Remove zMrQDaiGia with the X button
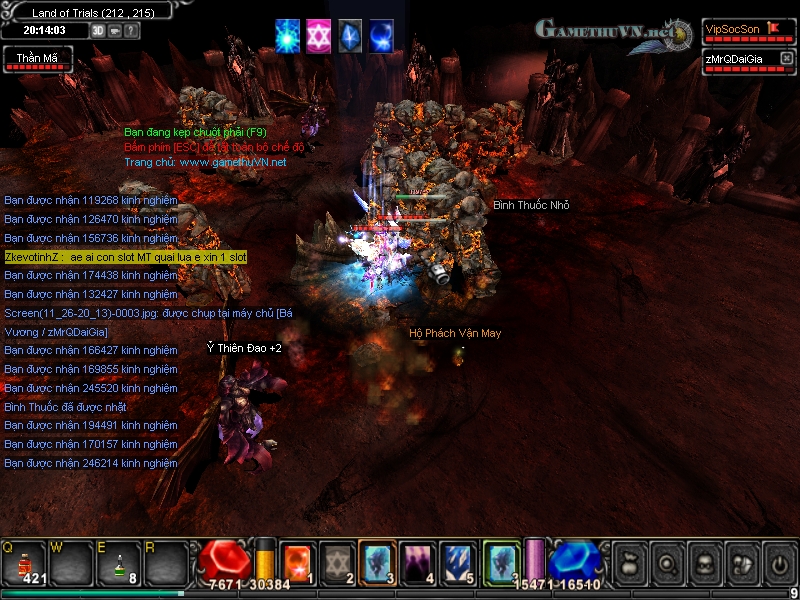This screenshot has width=800, height=600. tap(788, 59)
